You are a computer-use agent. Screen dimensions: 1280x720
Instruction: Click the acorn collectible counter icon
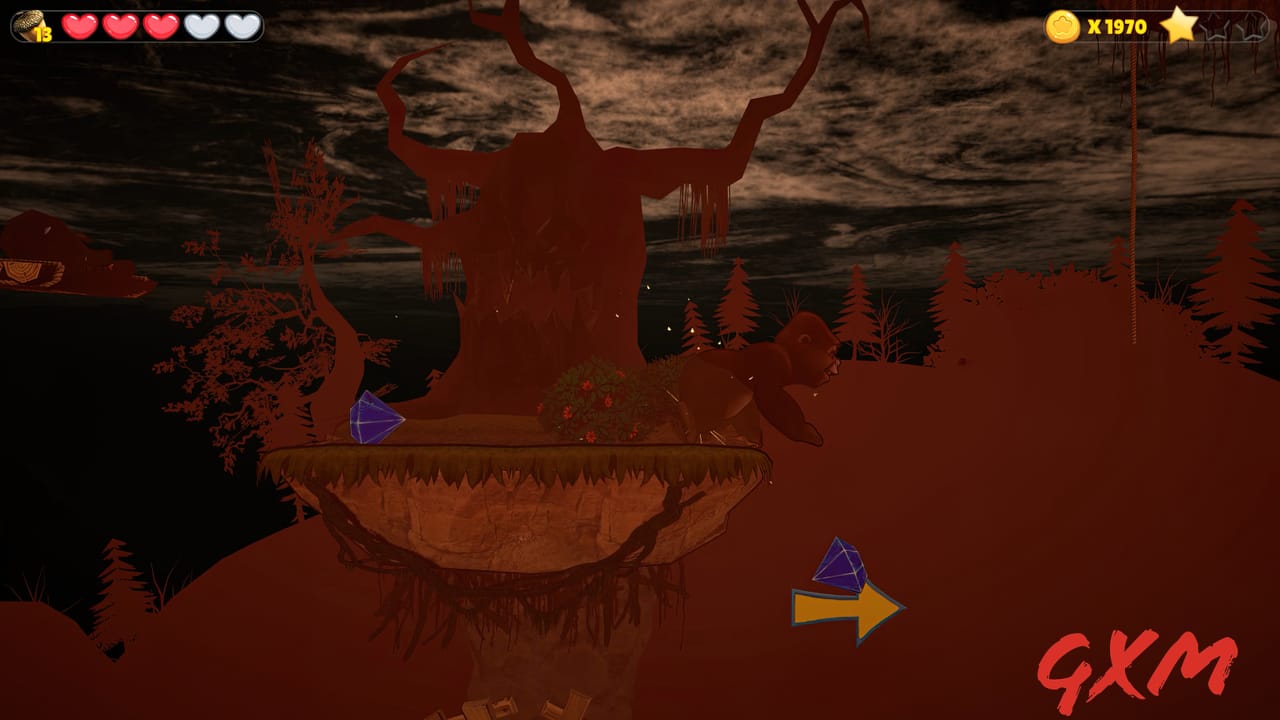(27, 25)
